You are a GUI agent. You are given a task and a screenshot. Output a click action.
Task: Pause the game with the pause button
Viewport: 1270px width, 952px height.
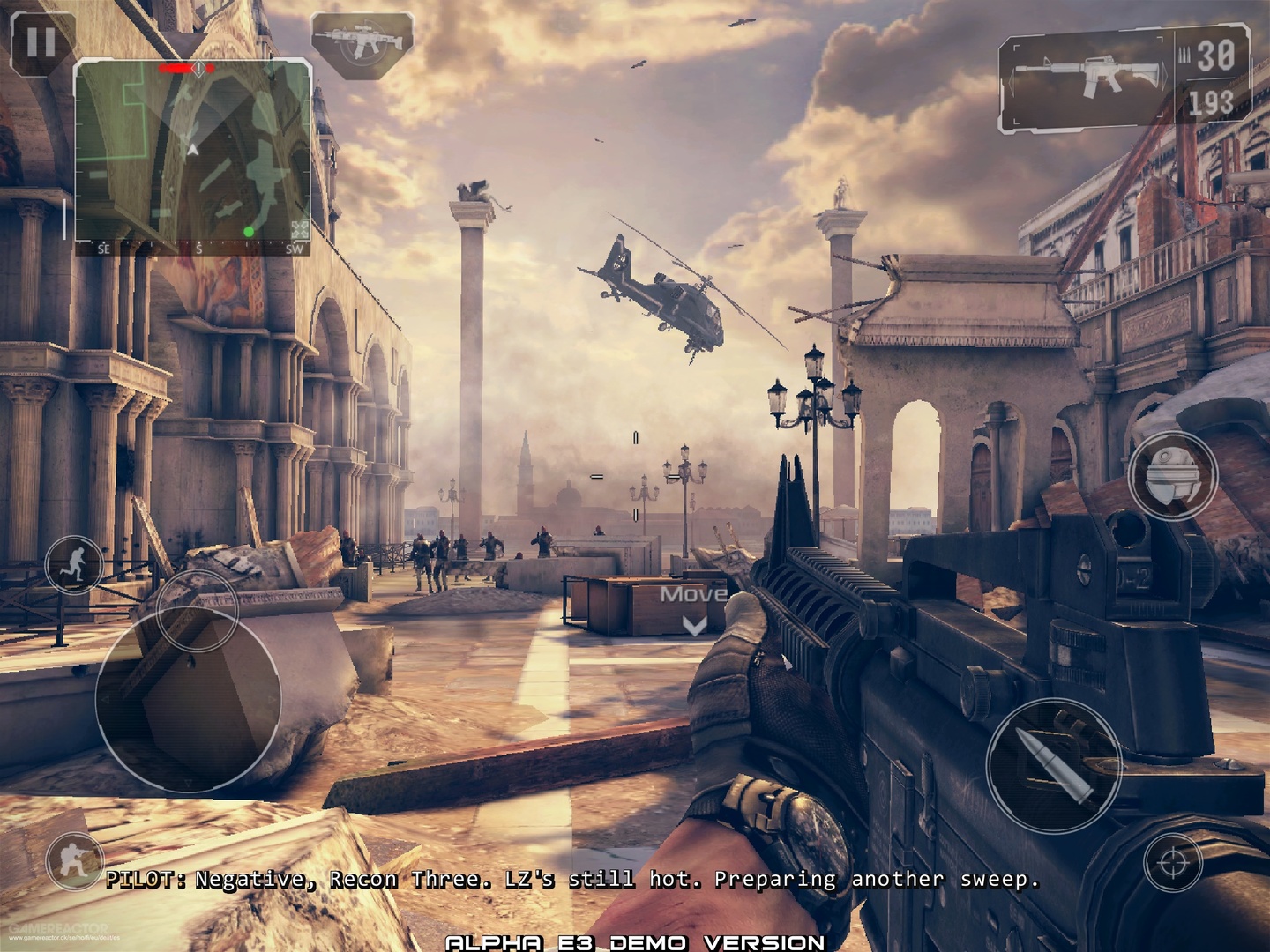[x=40, y=41]
